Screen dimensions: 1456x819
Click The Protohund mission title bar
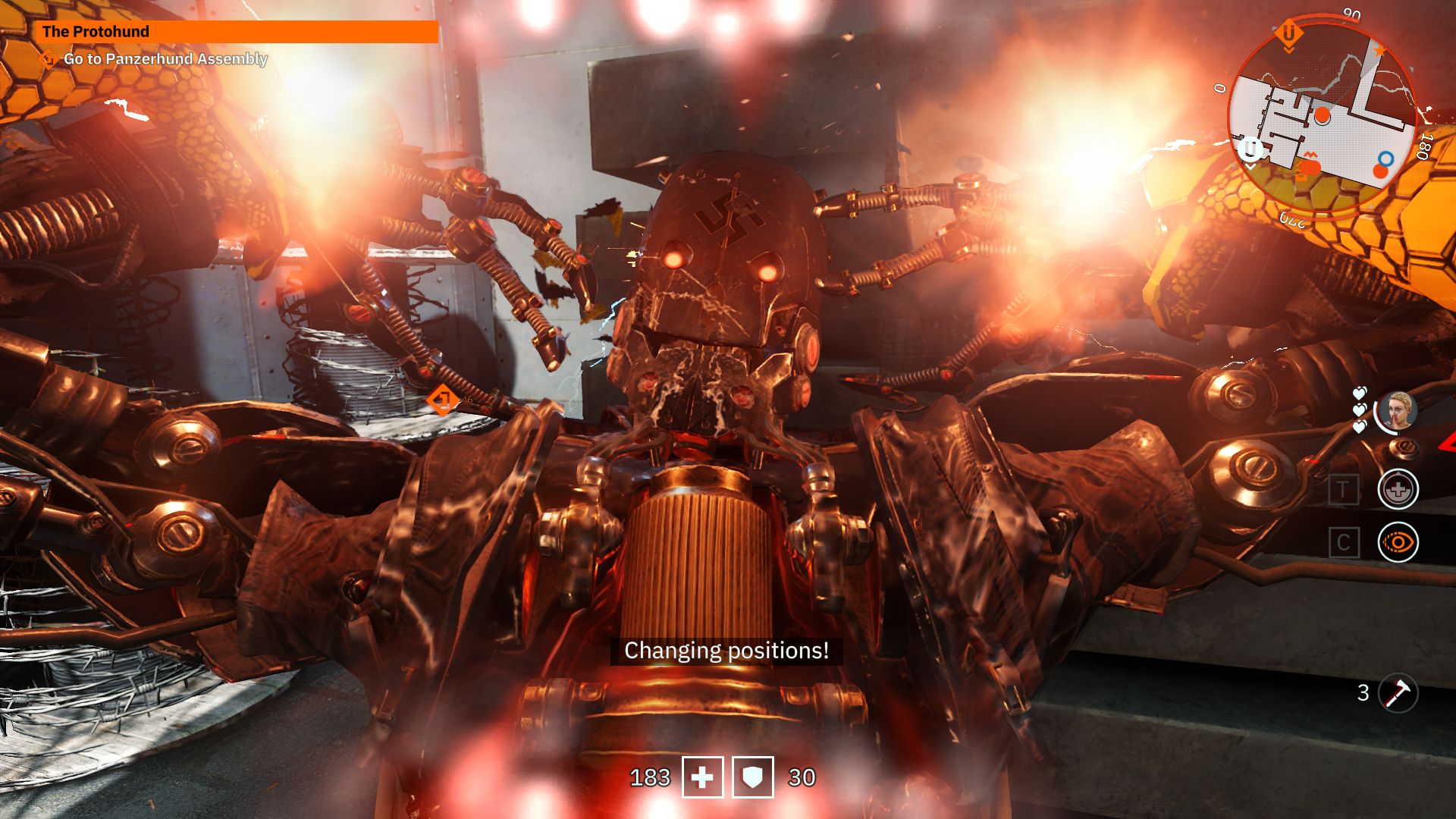click(x=236, y=32)
